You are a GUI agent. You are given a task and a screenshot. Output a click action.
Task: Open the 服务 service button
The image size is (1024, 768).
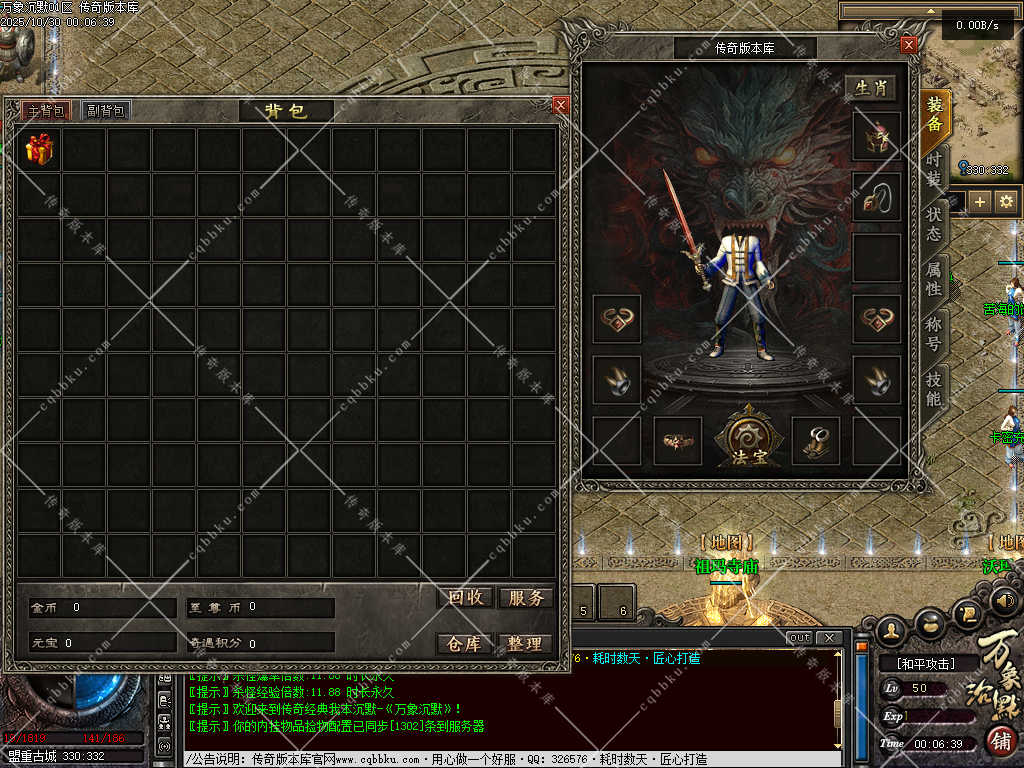click(x=525, y=598)
